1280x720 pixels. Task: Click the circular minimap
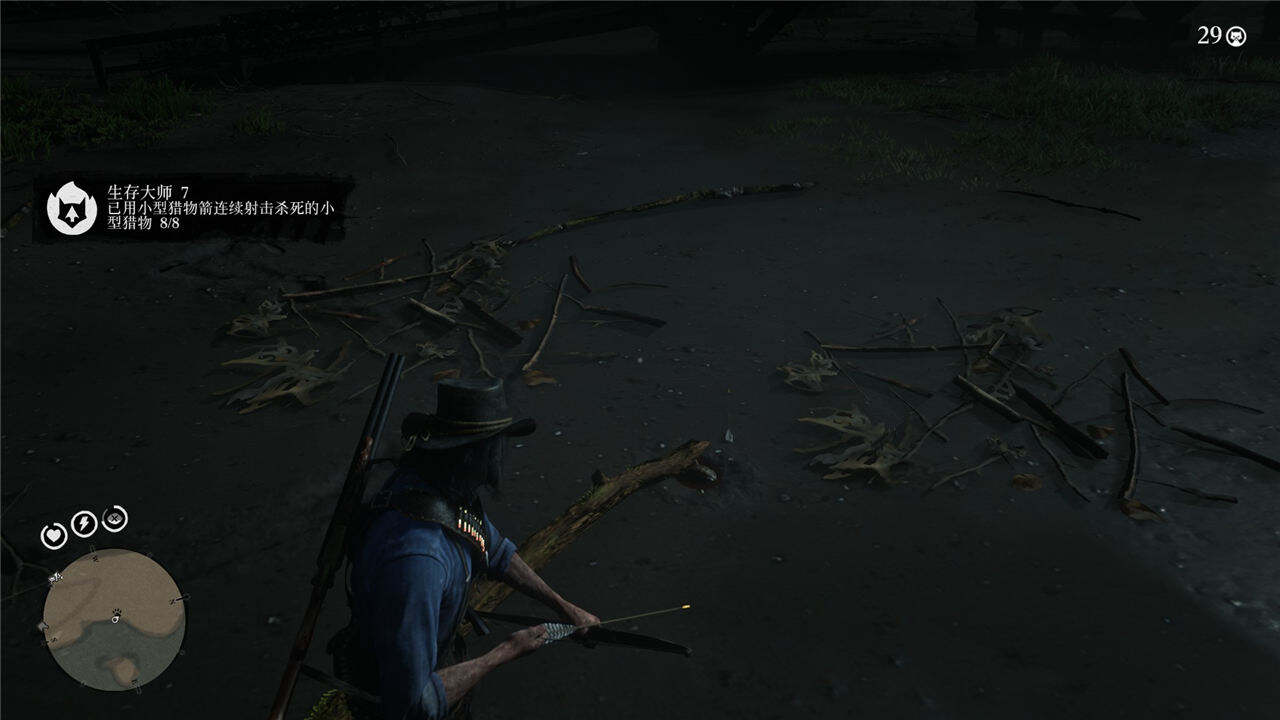point(114,618)
